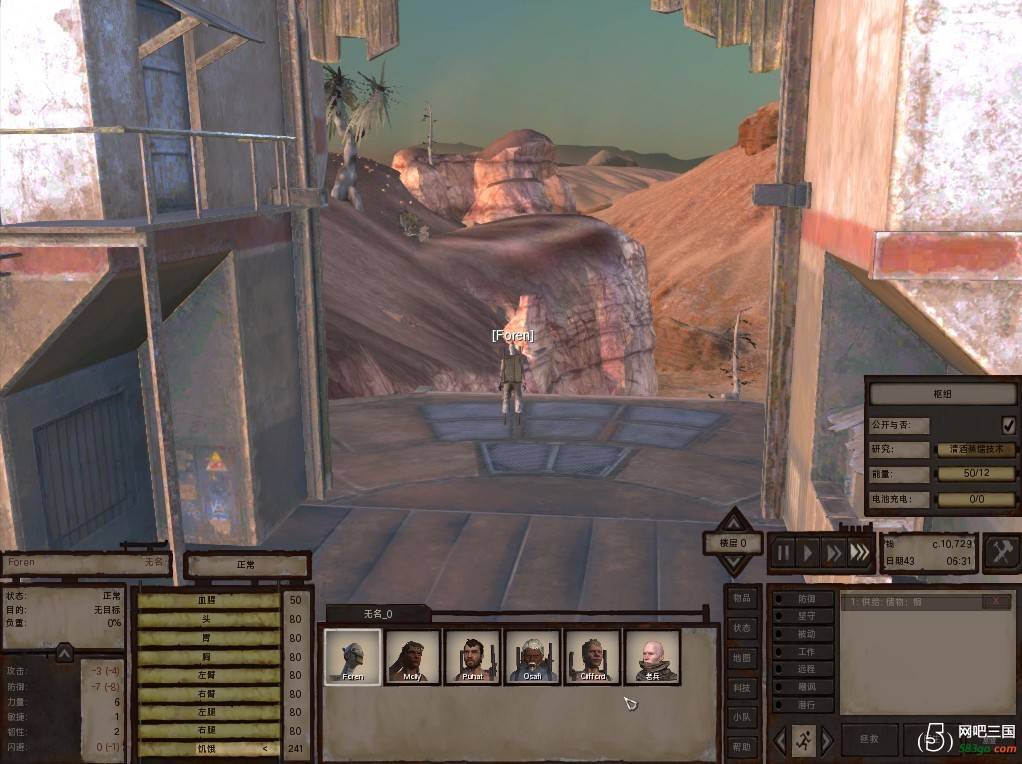1022x764 pixels.
Task: Show the 小队 squad panel
Action: (740, 717)
